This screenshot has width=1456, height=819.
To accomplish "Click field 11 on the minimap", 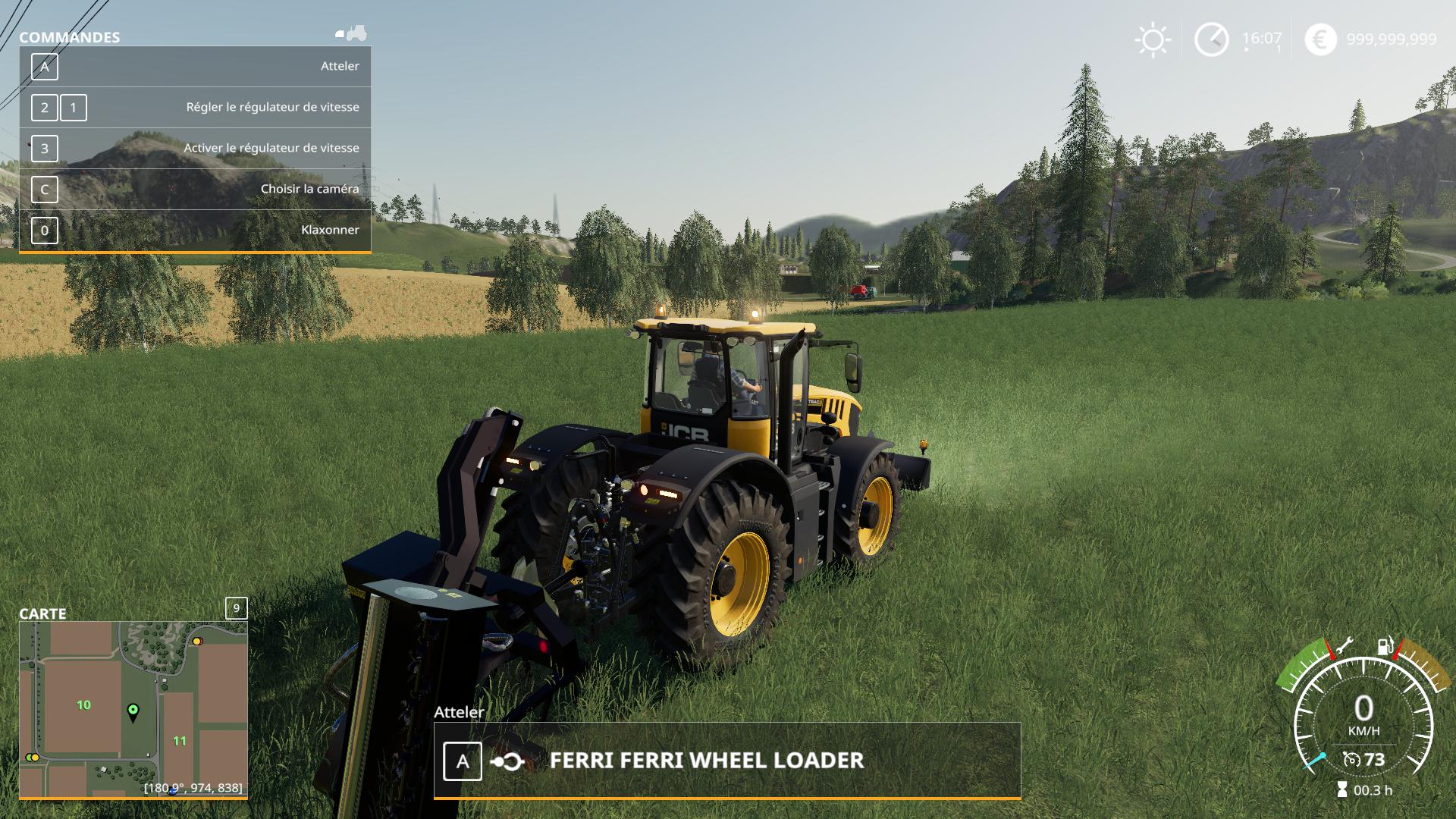I will pos(180,741).
